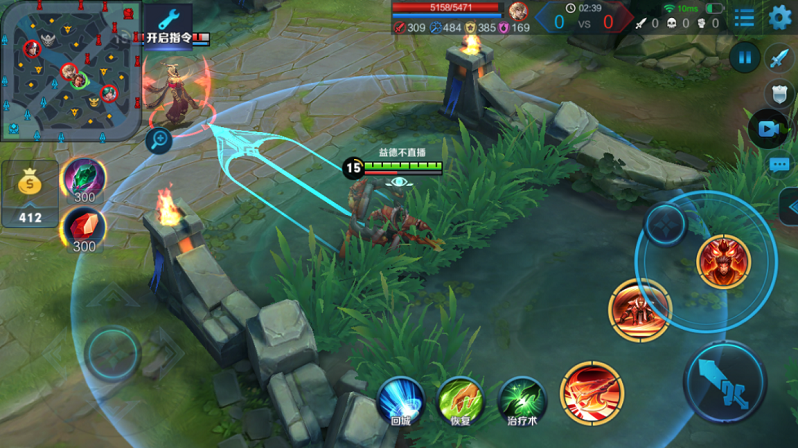Open the scoreboard list icon

click(x=744, y=17)
